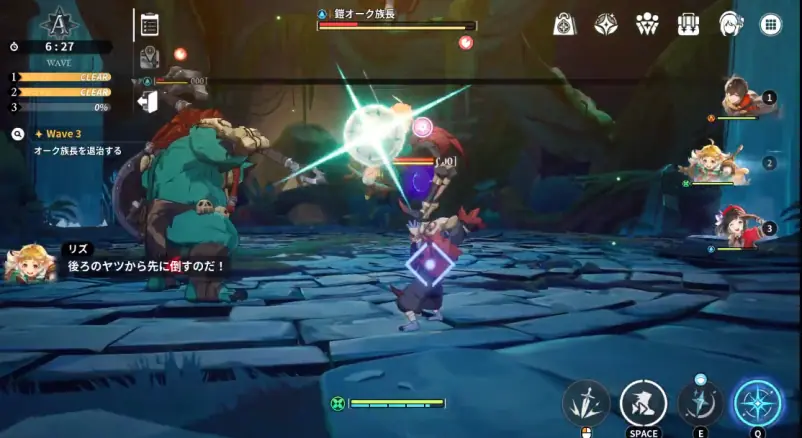Open the map pin icon
The height and width of the screenshot is (438, 802).
click(x=150, y=59)
